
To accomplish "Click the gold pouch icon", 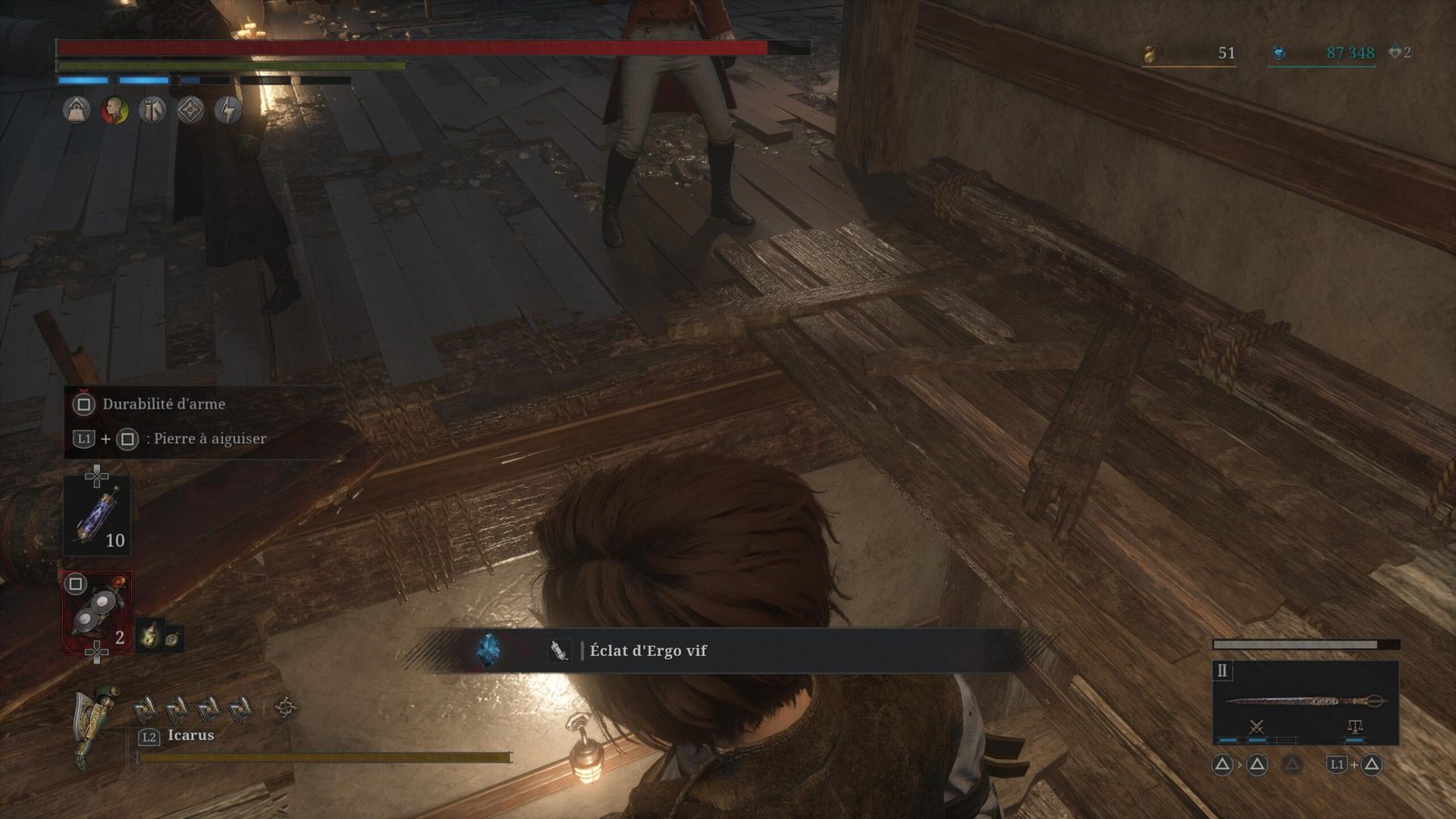I will (x=1149, y=55).
